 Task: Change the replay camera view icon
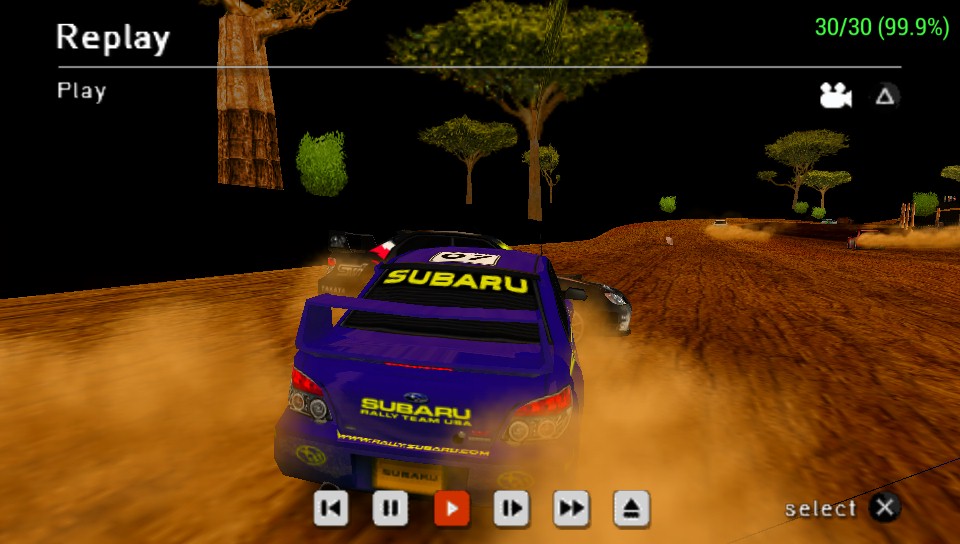[x=835, y=96]
